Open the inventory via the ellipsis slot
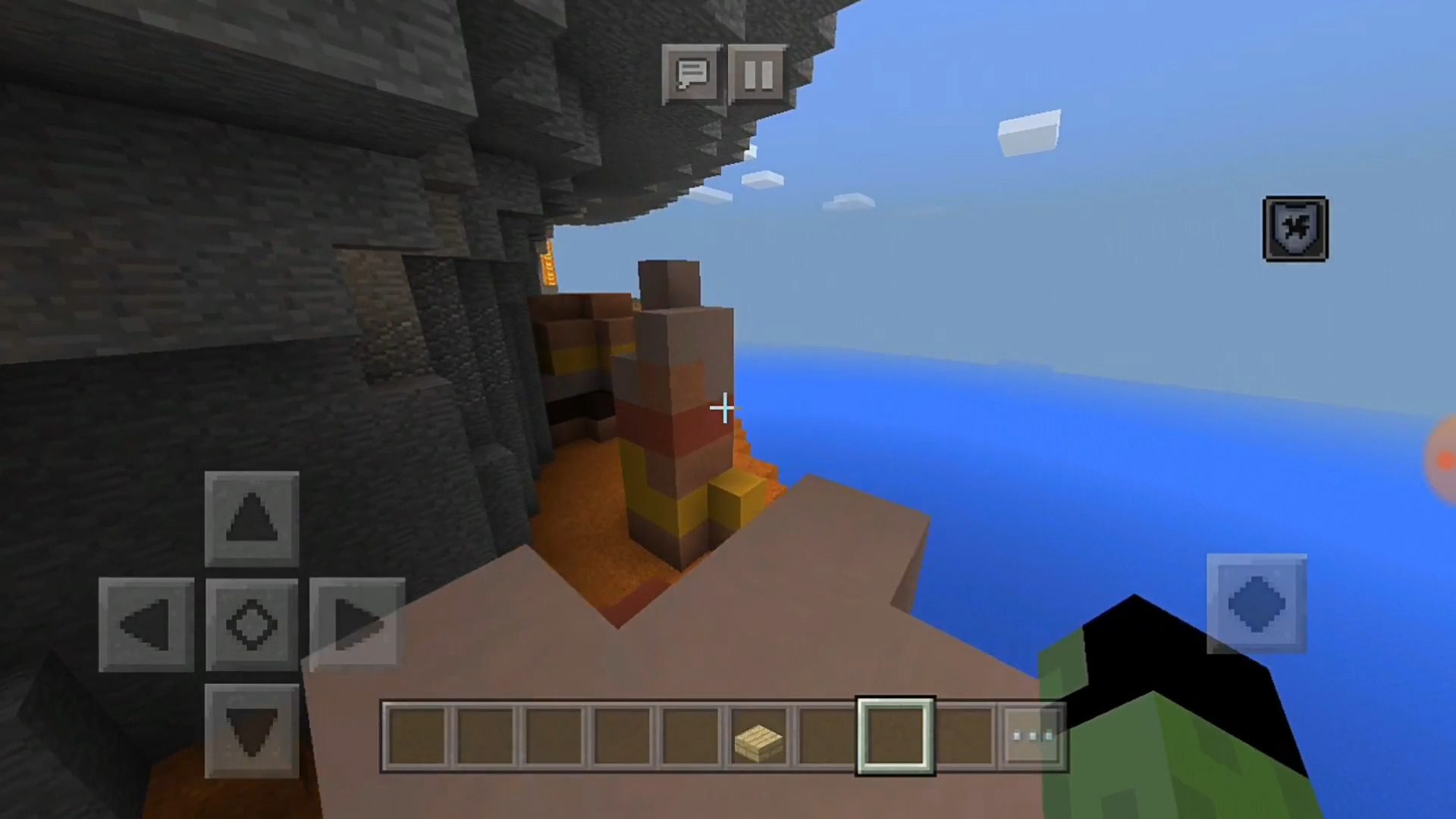The height and width of the screenshot is (819, 1456). click(1033, 734)
